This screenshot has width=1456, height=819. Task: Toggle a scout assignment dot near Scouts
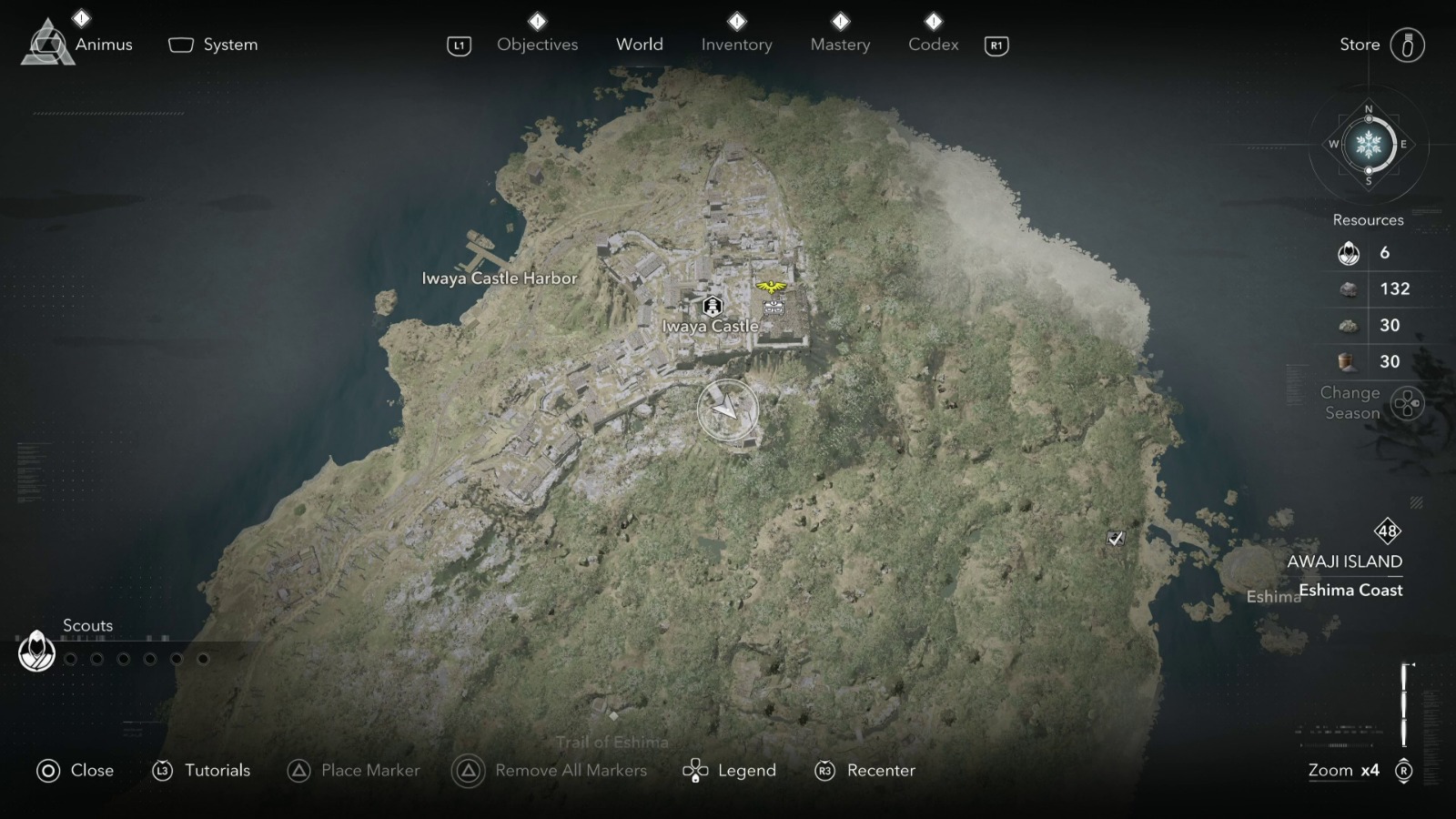(x=71, y=658)
